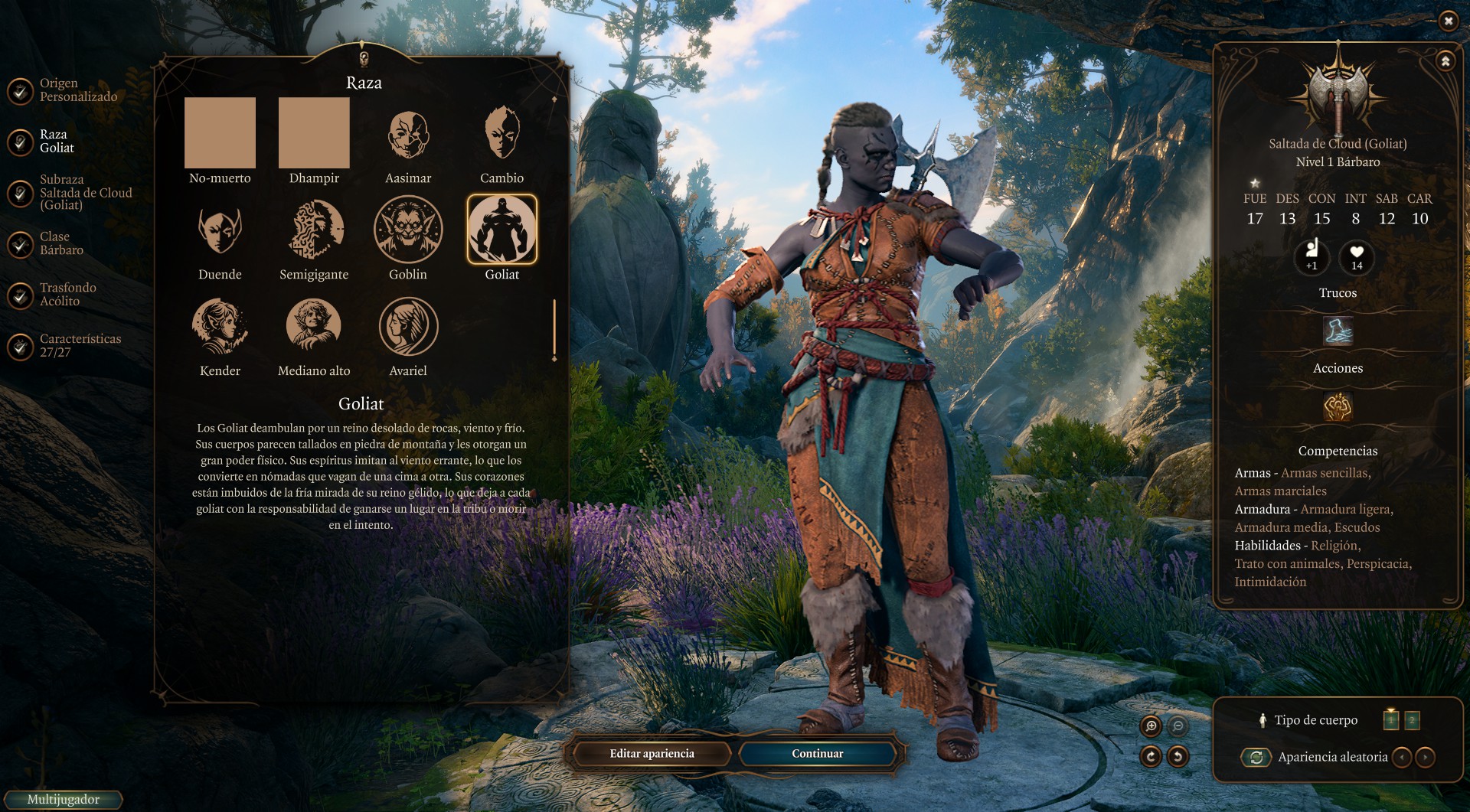1470x812 pixels.
Task: Select the Semigigante race
Action: point(314,230)
